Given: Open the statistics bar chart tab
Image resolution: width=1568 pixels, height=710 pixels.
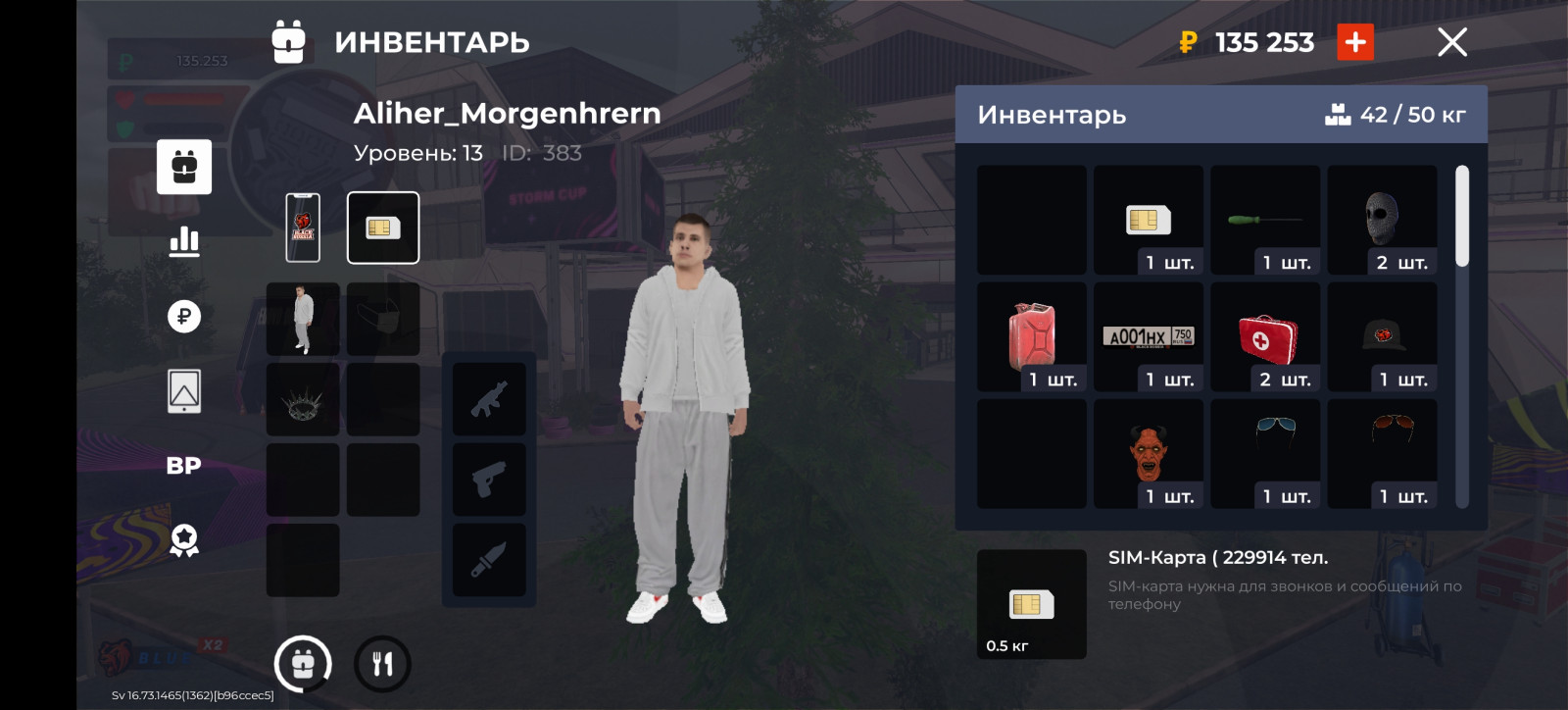Looking at the screenshot, I should (x=184, y=241).
